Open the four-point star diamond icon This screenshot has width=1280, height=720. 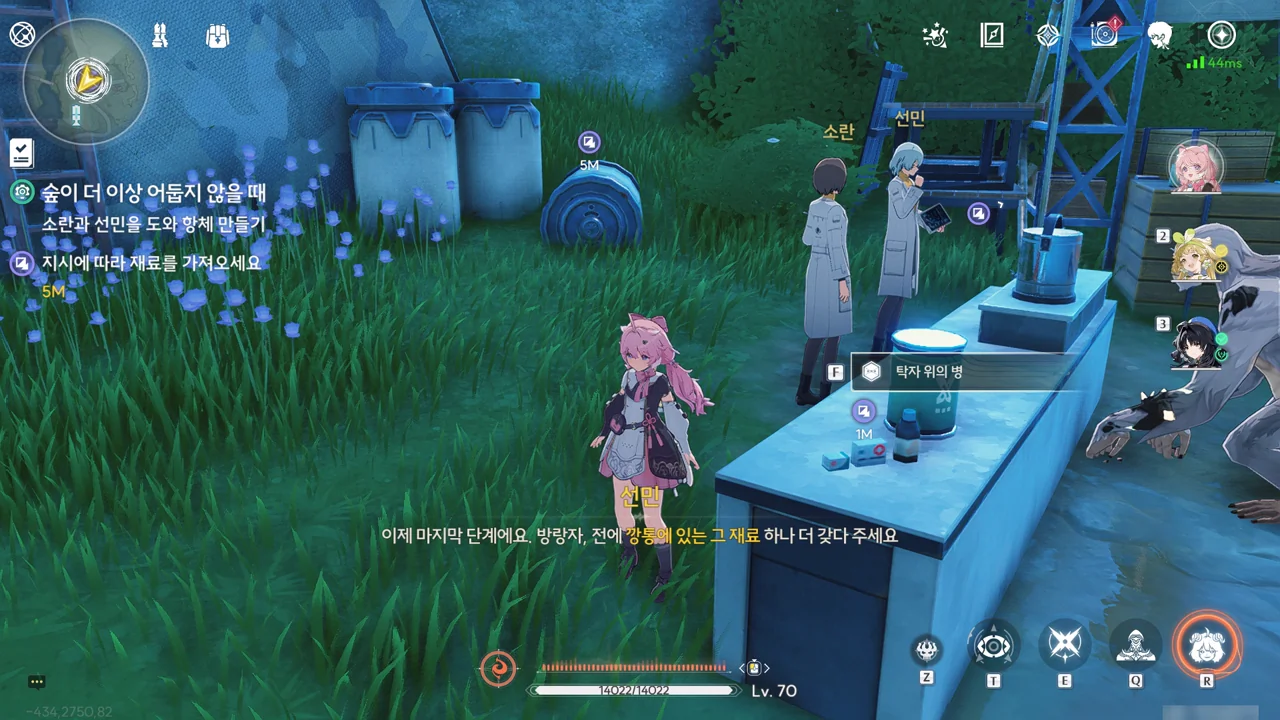click(x=1048, y=35)
